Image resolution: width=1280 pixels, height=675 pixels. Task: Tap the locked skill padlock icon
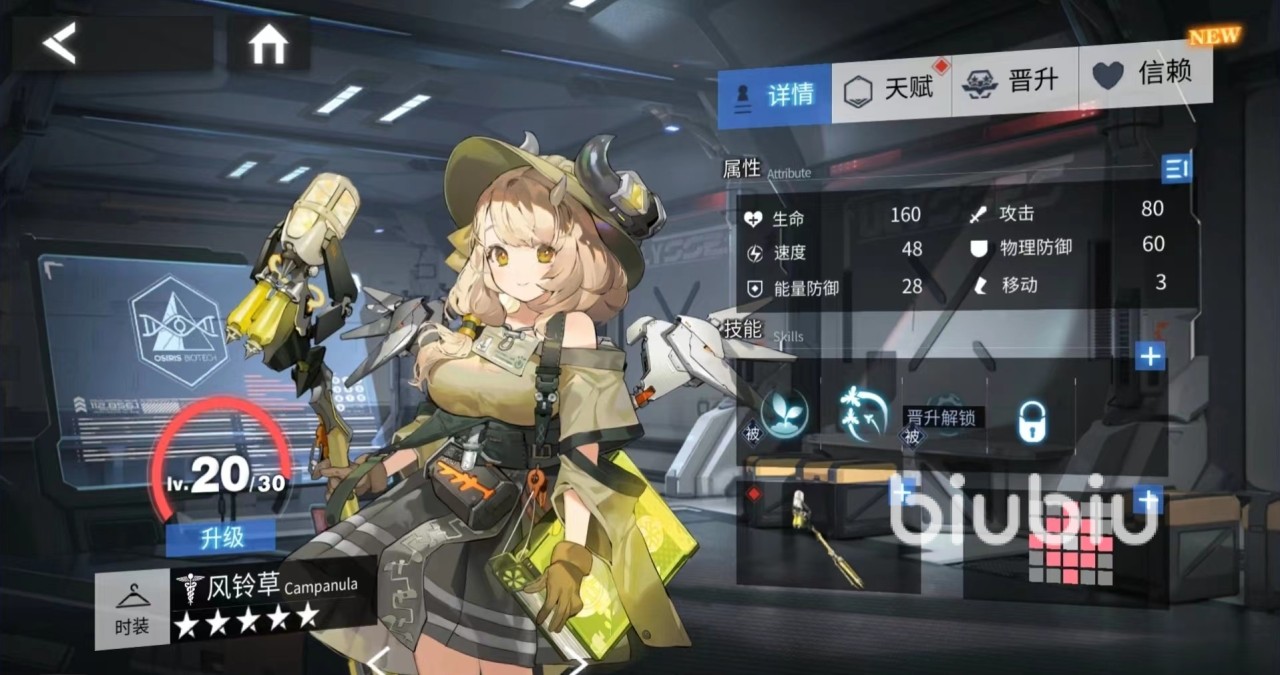1032,421
